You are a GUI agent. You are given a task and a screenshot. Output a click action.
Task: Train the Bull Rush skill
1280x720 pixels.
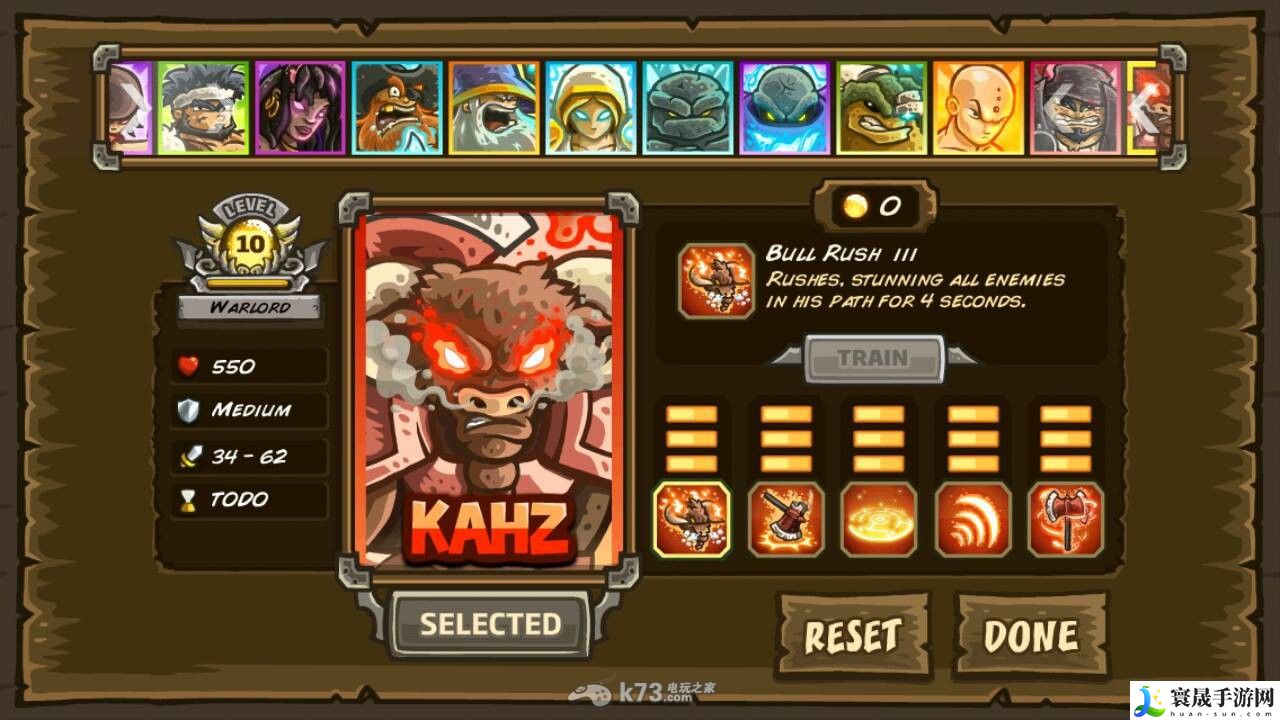(x=873, y=358)
